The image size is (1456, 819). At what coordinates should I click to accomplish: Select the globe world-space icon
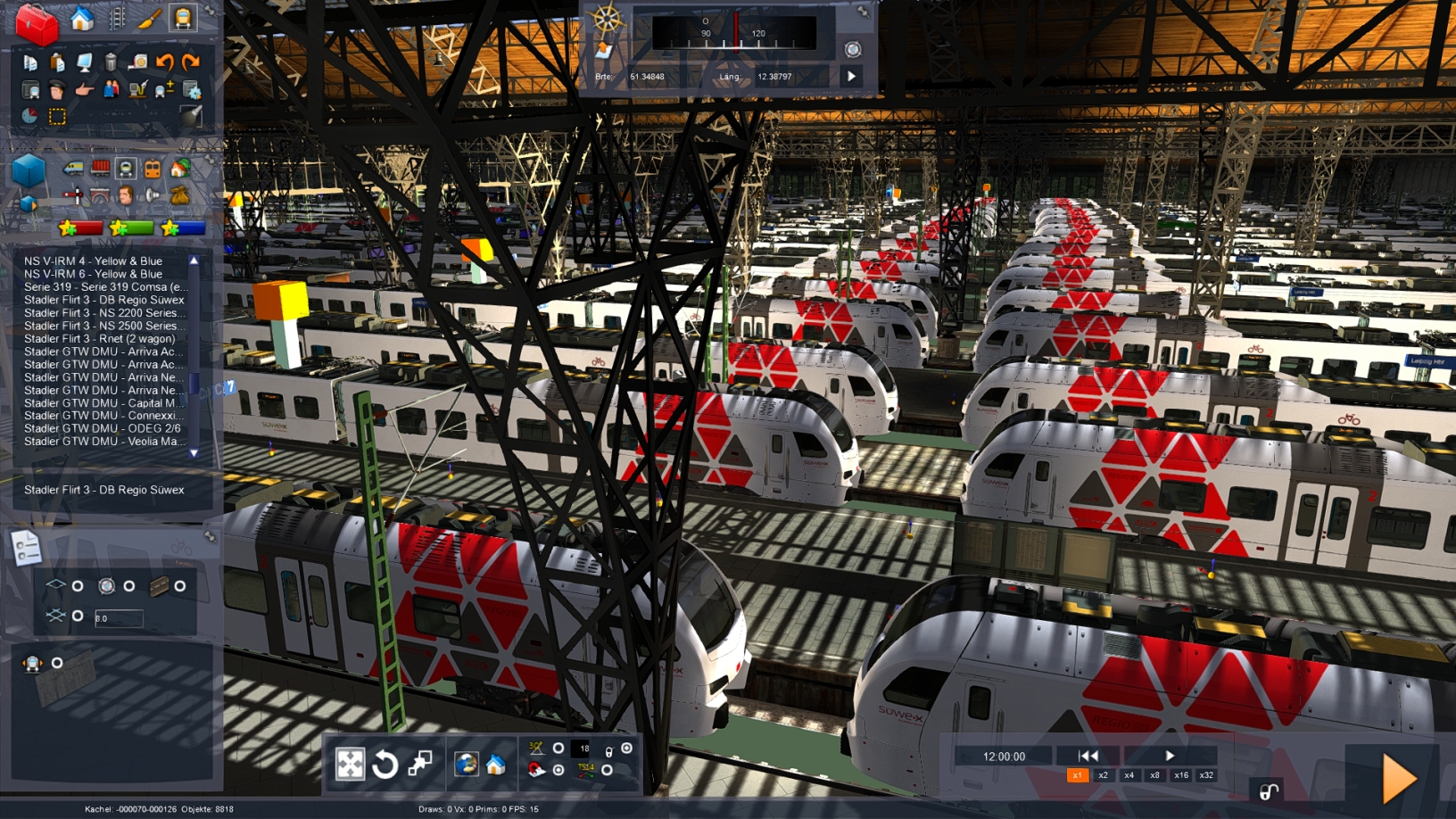pyautogui.click(x=466, y=765)
